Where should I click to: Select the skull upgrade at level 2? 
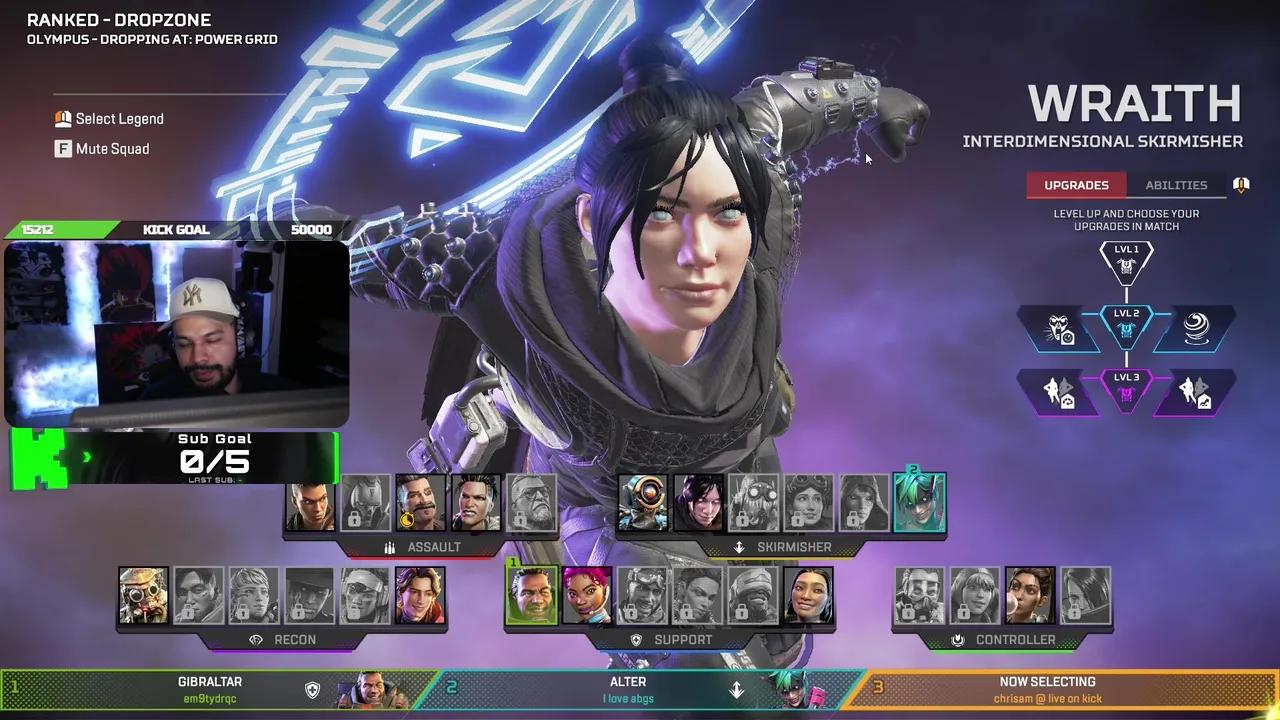(x=1060, y=330)
